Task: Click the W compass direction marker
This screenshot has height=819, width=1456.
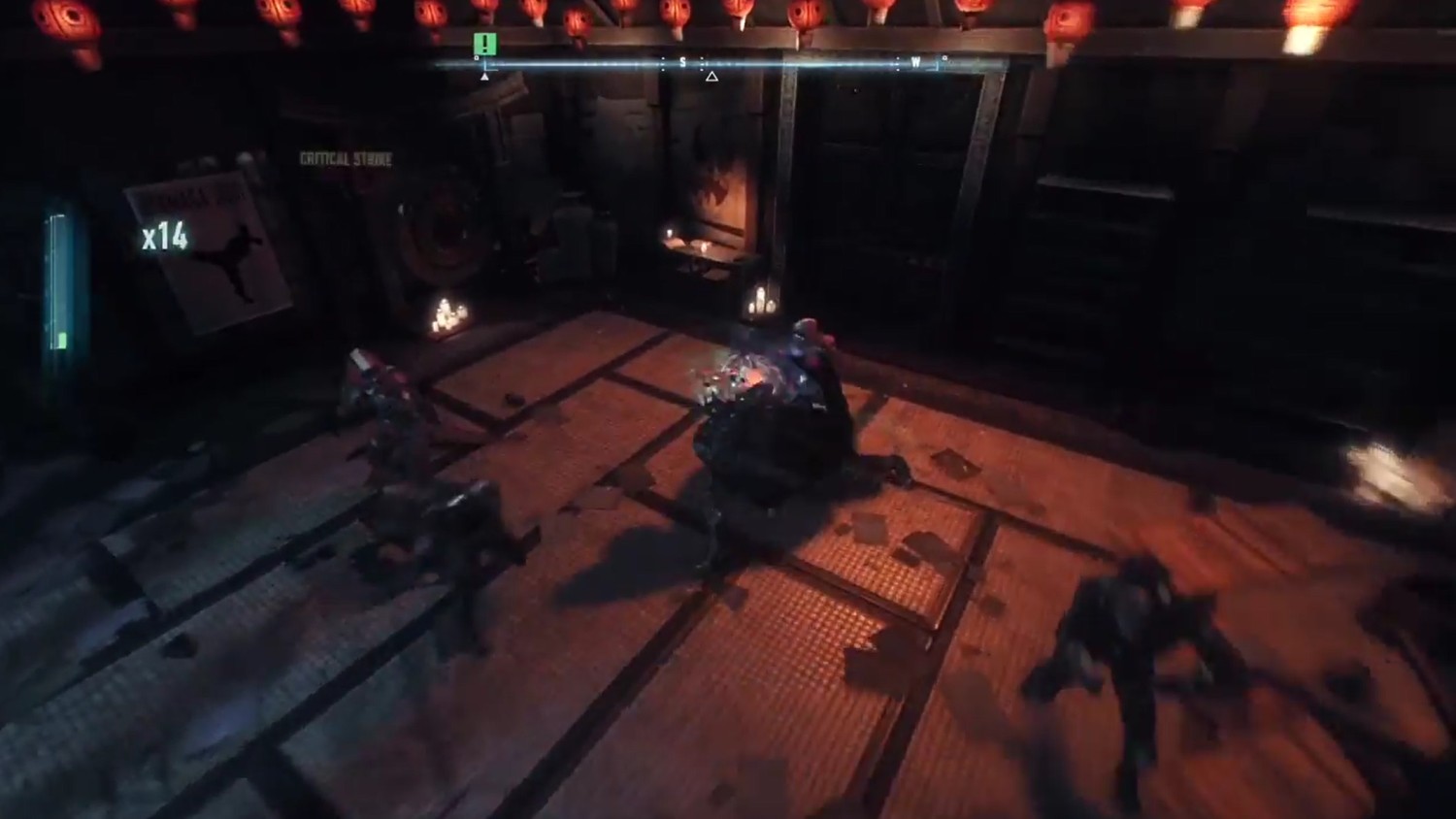Action: point(913,60)
